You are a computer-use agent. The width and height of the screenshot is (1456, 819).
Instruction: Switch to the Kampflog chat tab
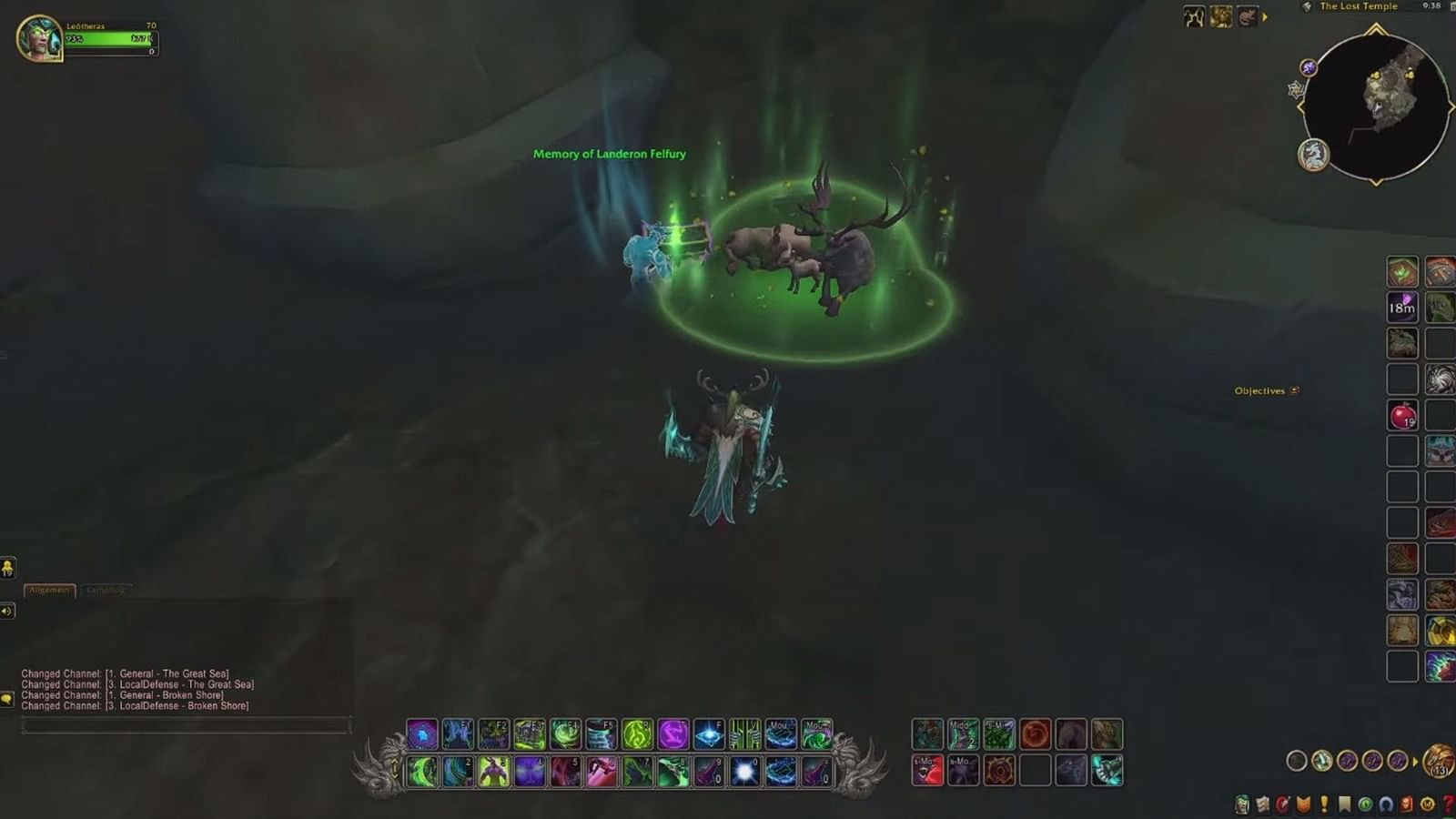106,589
